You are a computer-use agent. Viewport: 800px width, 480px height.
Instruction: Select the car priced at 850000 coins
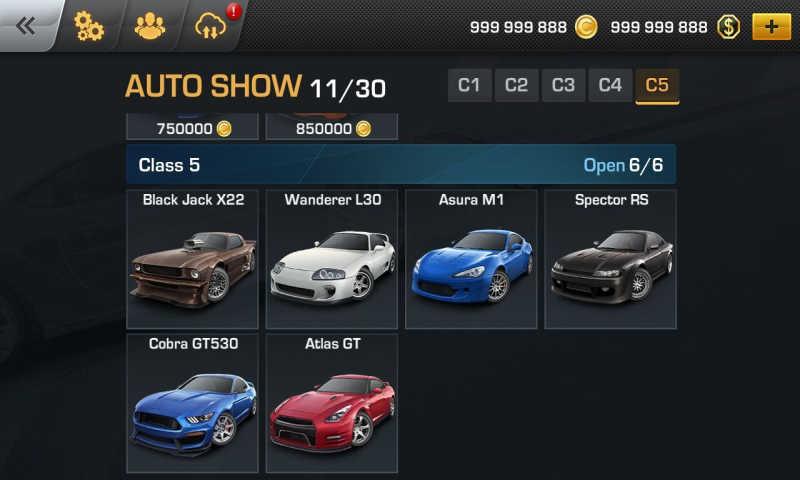tap(332, 127)
